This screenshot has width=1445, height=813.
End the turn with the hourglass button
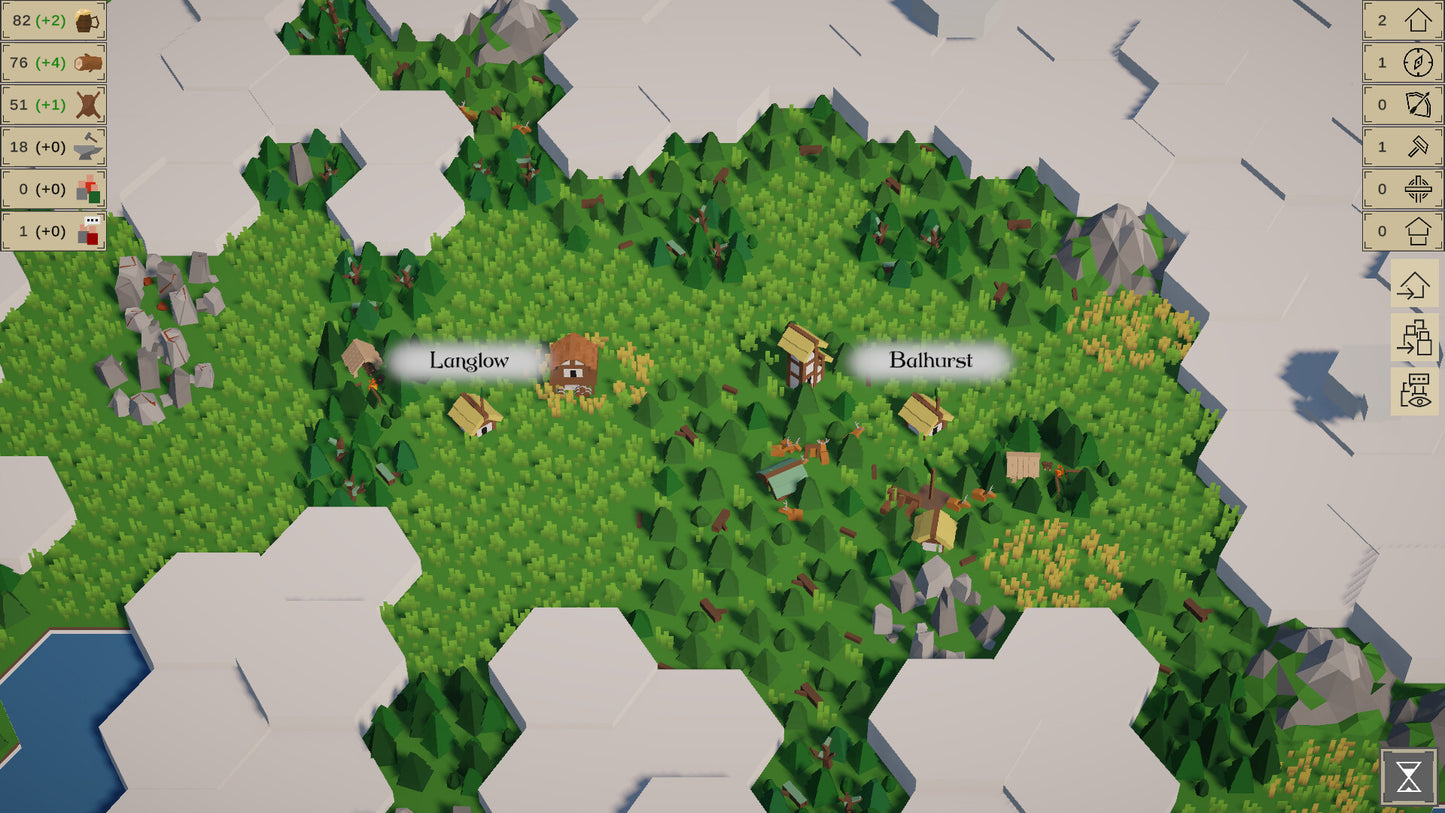coord(1409,776)
